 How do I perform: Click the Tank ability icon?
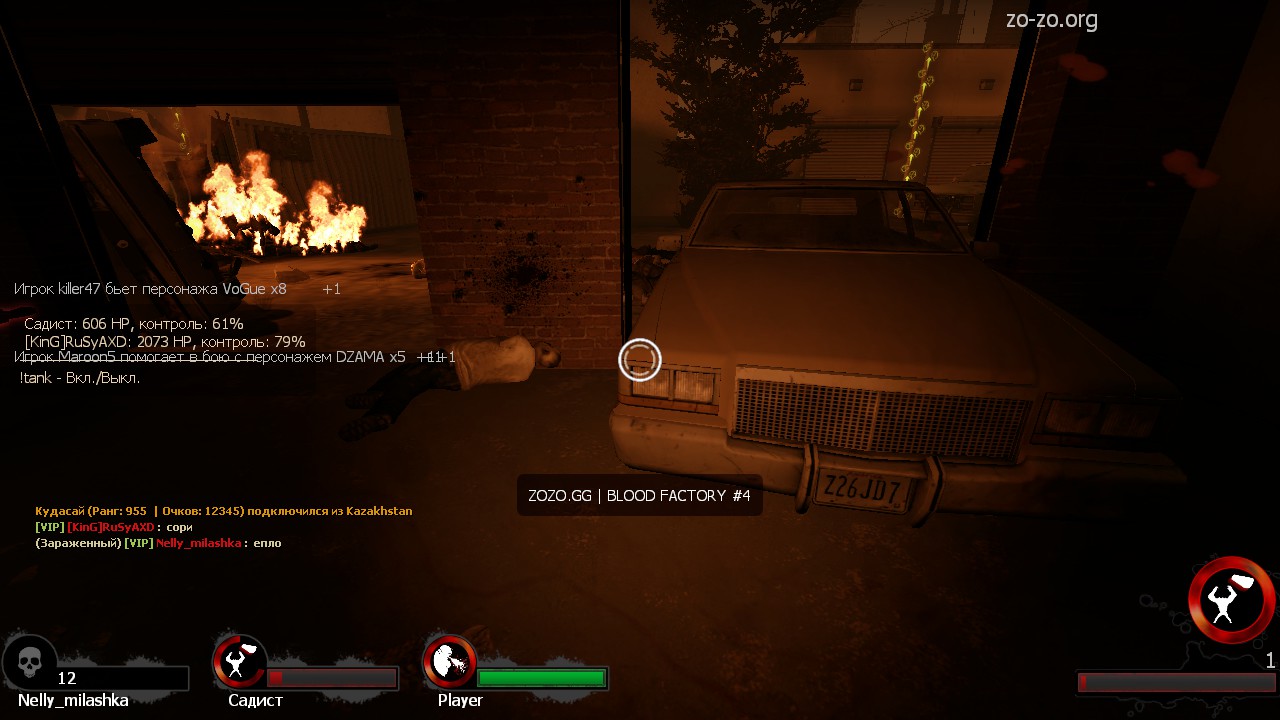tap(1231, 600)
